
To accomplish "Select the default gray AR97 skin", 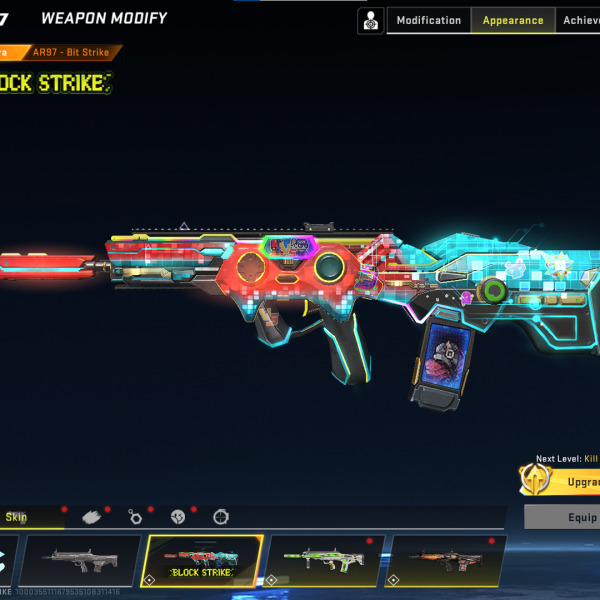I will (x=81, y=560).
